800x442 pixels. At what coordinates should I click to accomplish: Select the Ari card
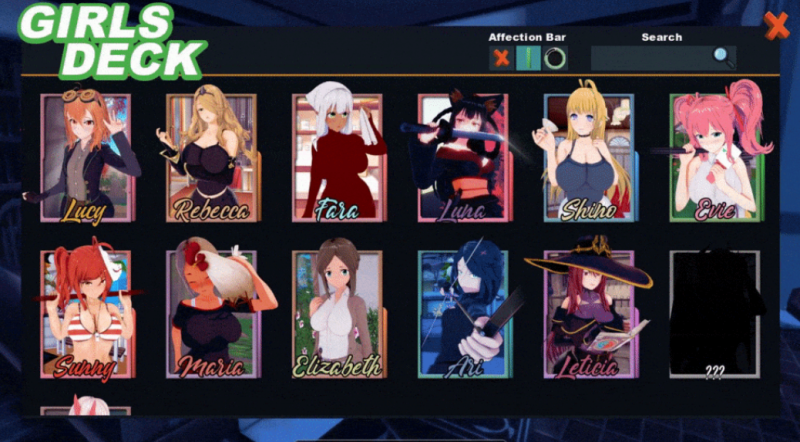click(x=463, y=314)
